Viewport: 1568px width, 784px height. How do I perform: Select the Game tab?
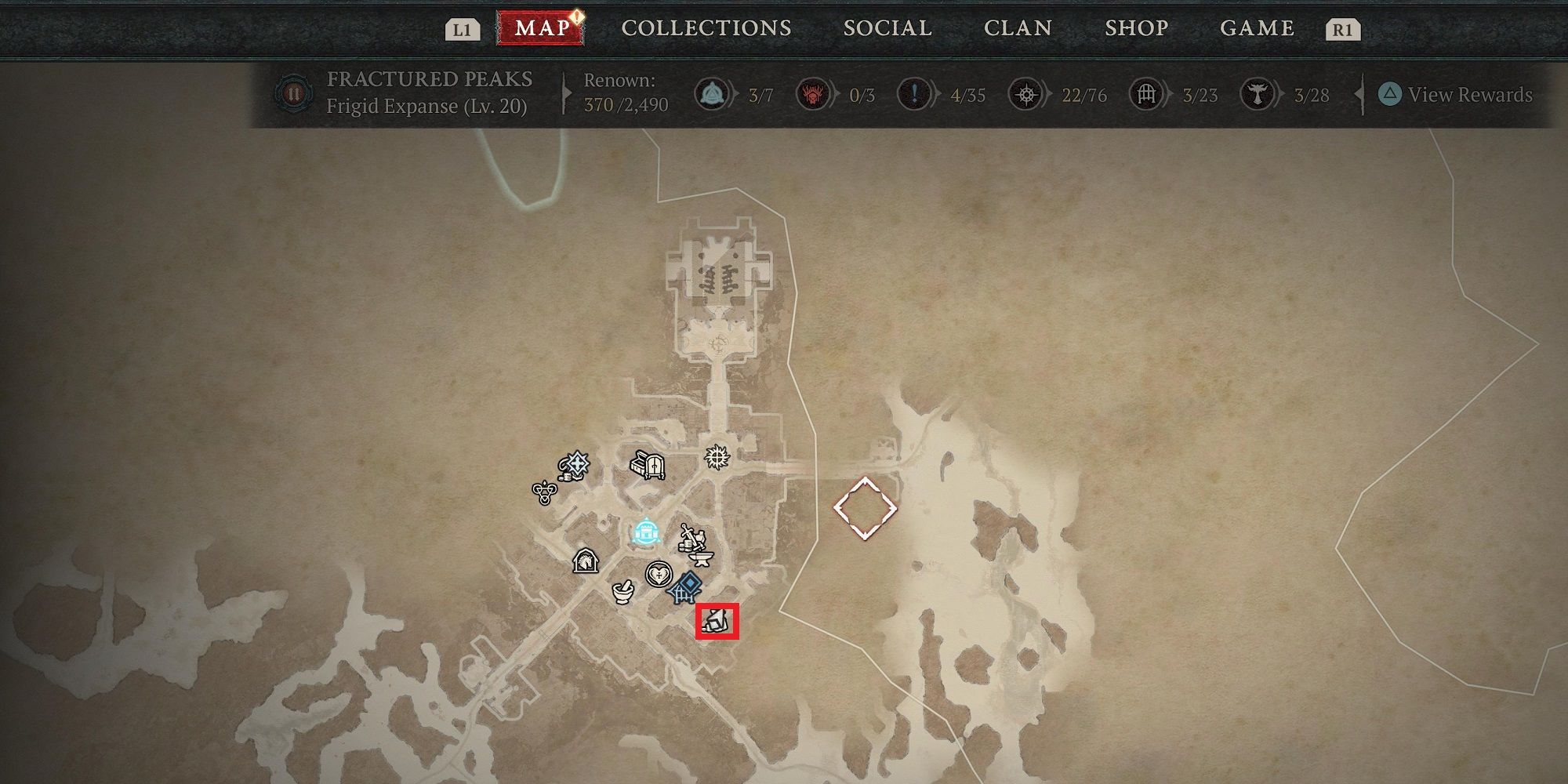pos(1257,28)
